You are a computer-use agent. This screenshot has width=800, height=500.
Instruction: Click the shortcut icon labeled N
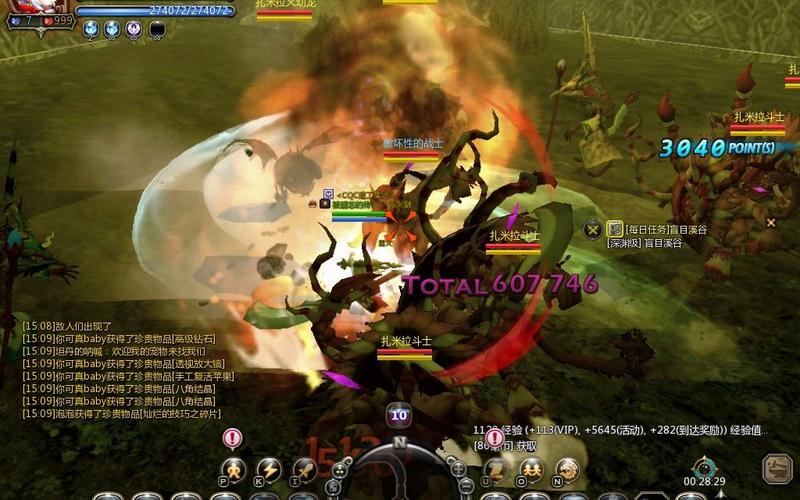pos(567,468)
